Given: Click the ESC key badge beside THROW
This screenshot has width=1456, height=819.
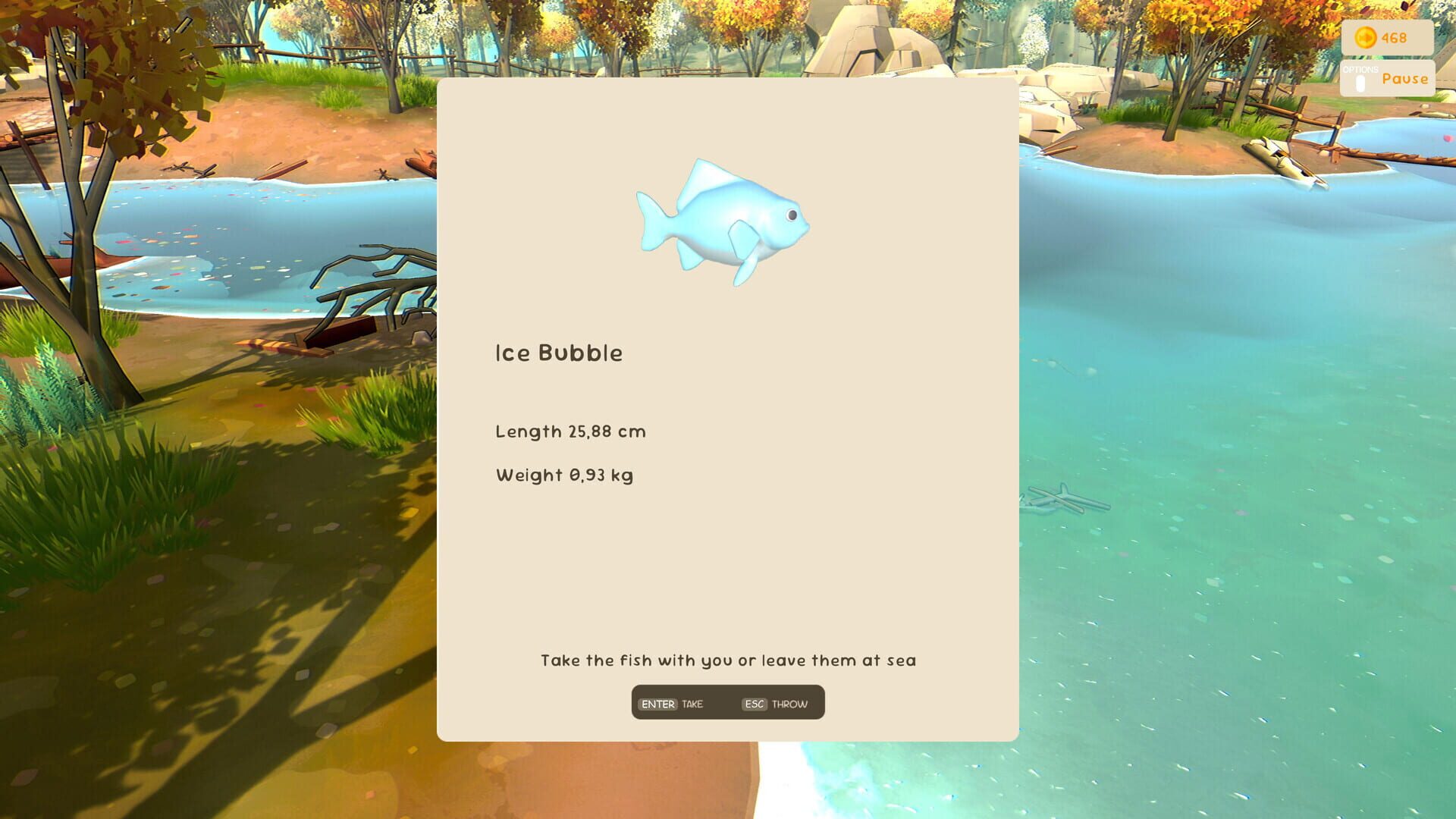Looking at the screenshot, I should 752,703.
